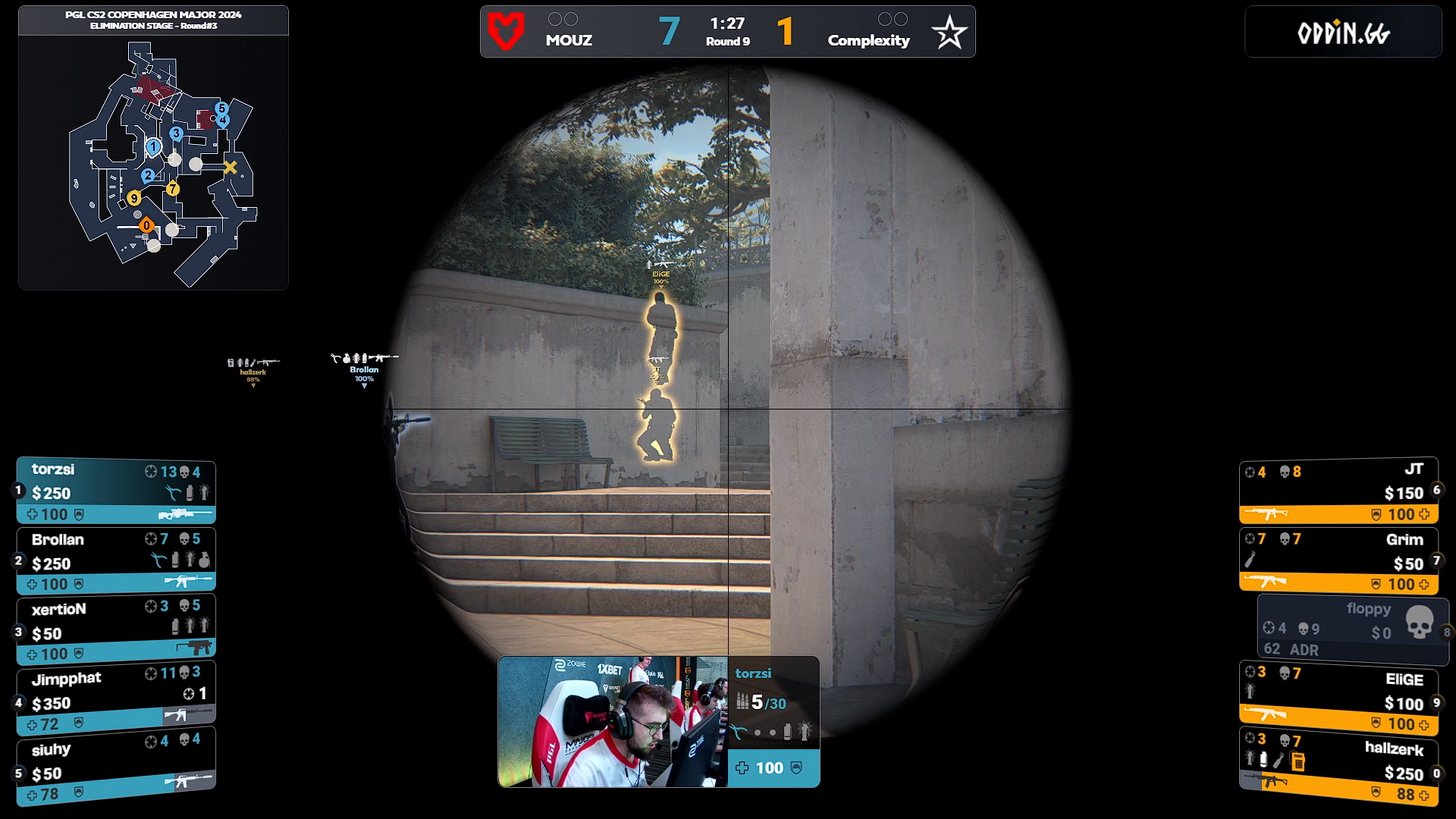Viewport: 1456px width, 819px height.
Task: Toggle EliGE's armor shield indicator
Action: coord(1376,723)
